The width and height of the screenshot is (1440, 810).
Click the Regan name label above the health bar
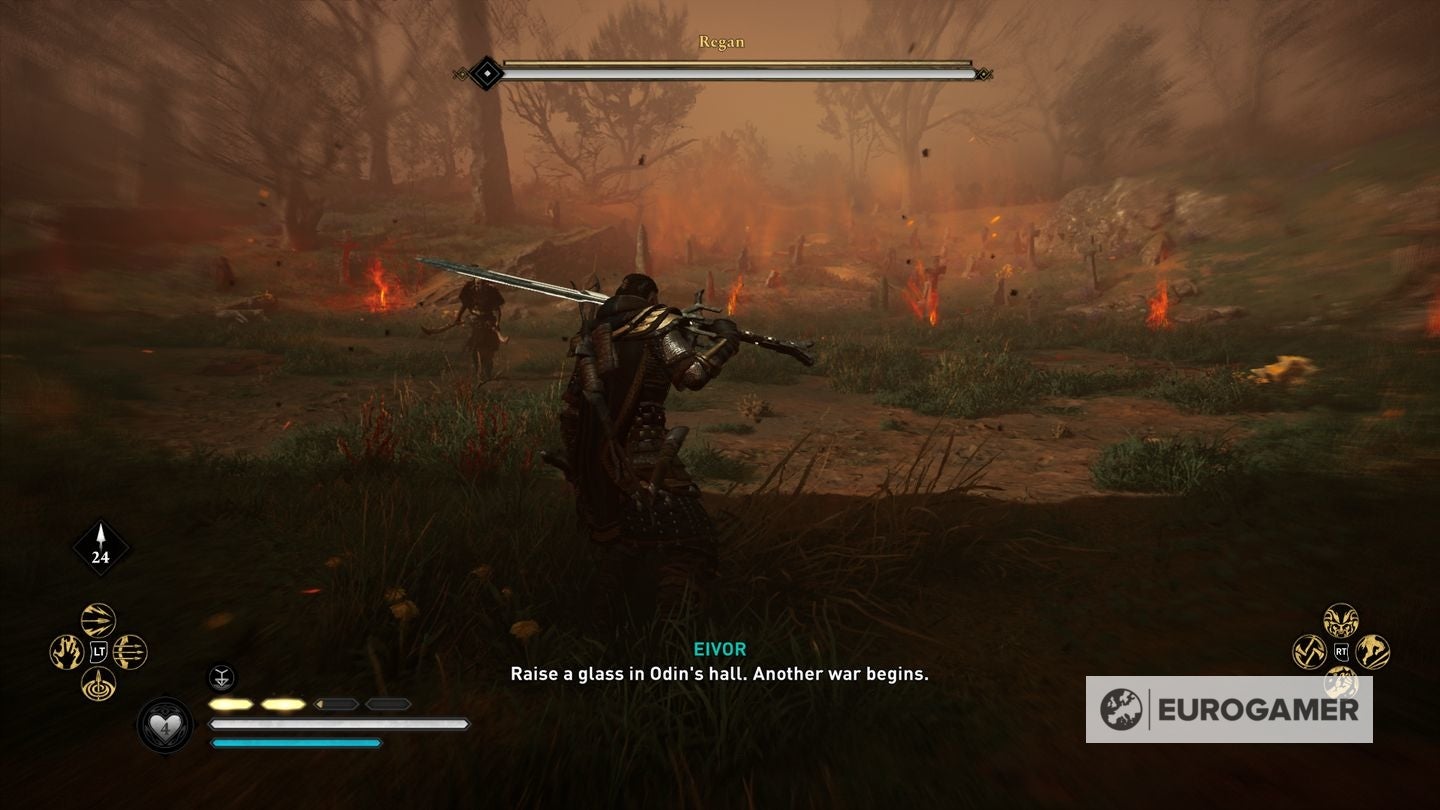tap(720, 42)
